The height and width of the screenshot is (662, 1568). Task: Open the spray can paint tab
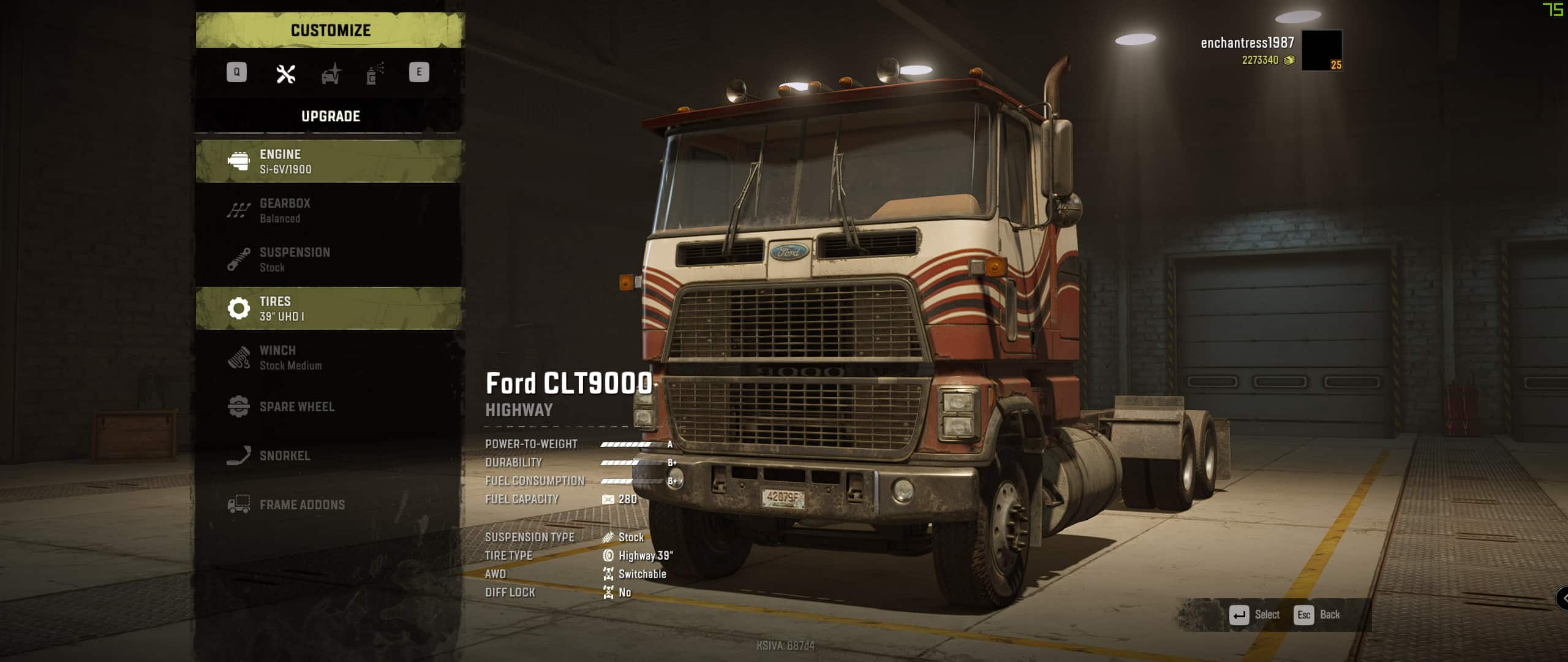pyautogui.click(x=375, y=74)
